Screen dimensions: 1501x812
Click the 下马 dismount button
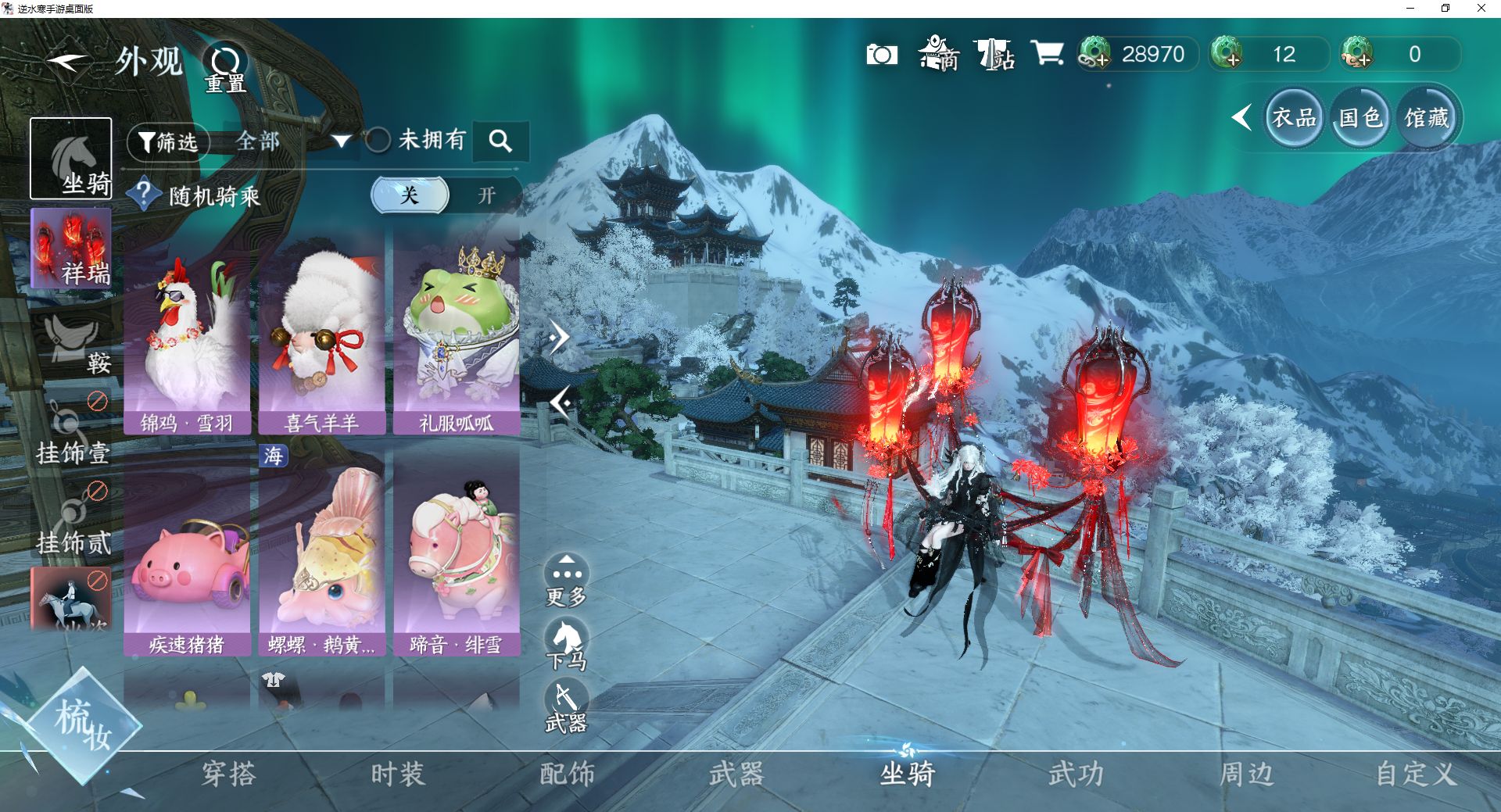tap(566, 645)
